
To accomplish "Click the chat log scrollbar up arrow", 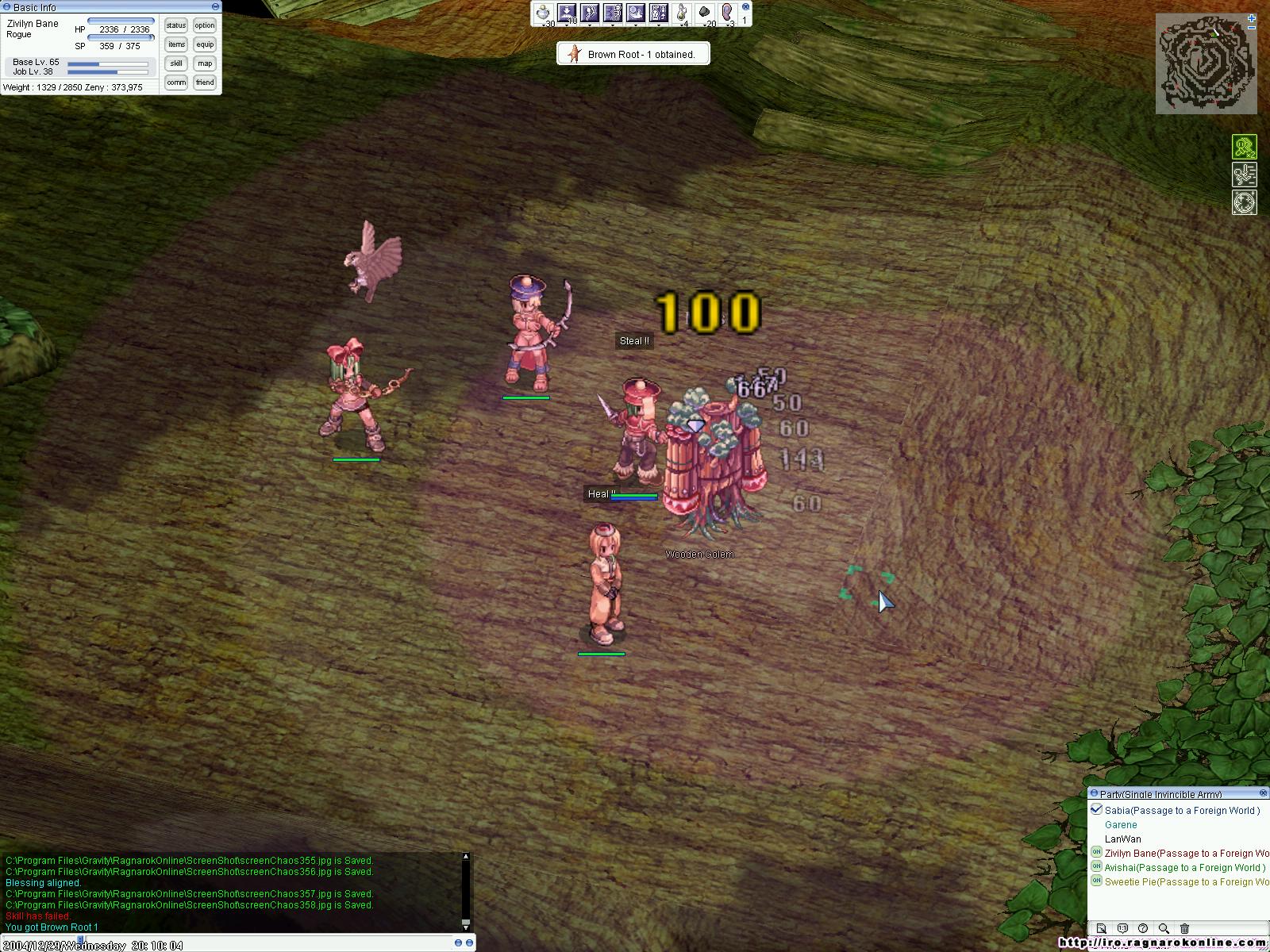I will [x=466, y=857].
